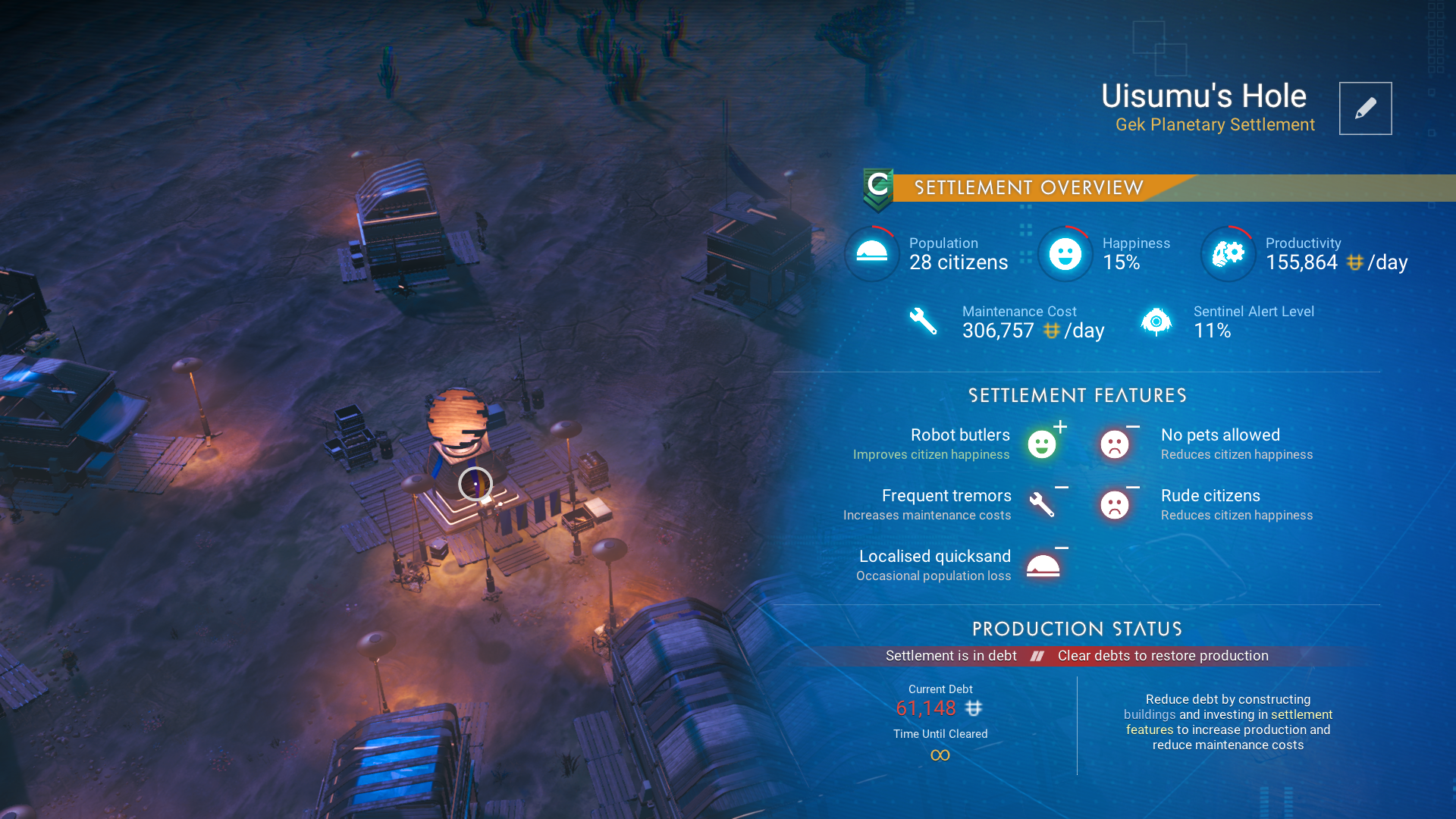Click the Clear debts to restore production banner

click(1163, 655)
